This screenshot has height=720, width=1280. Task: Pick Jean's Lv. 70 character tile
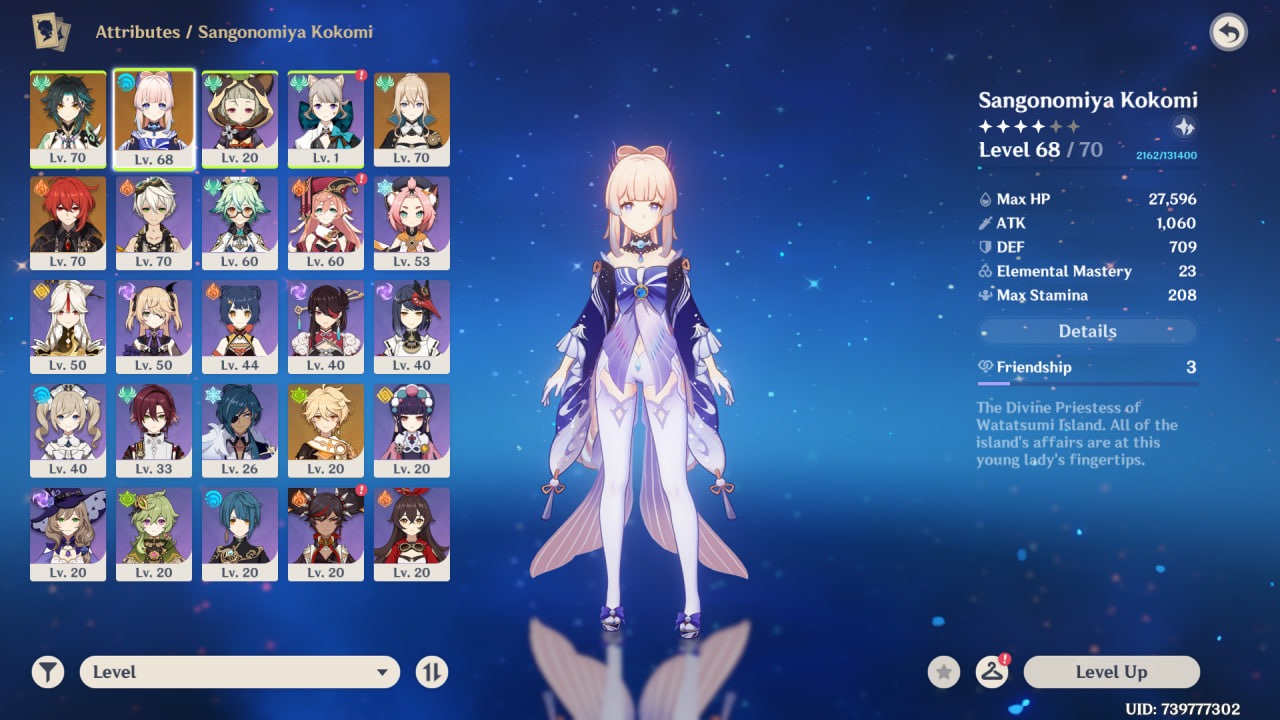click(412, 118)
